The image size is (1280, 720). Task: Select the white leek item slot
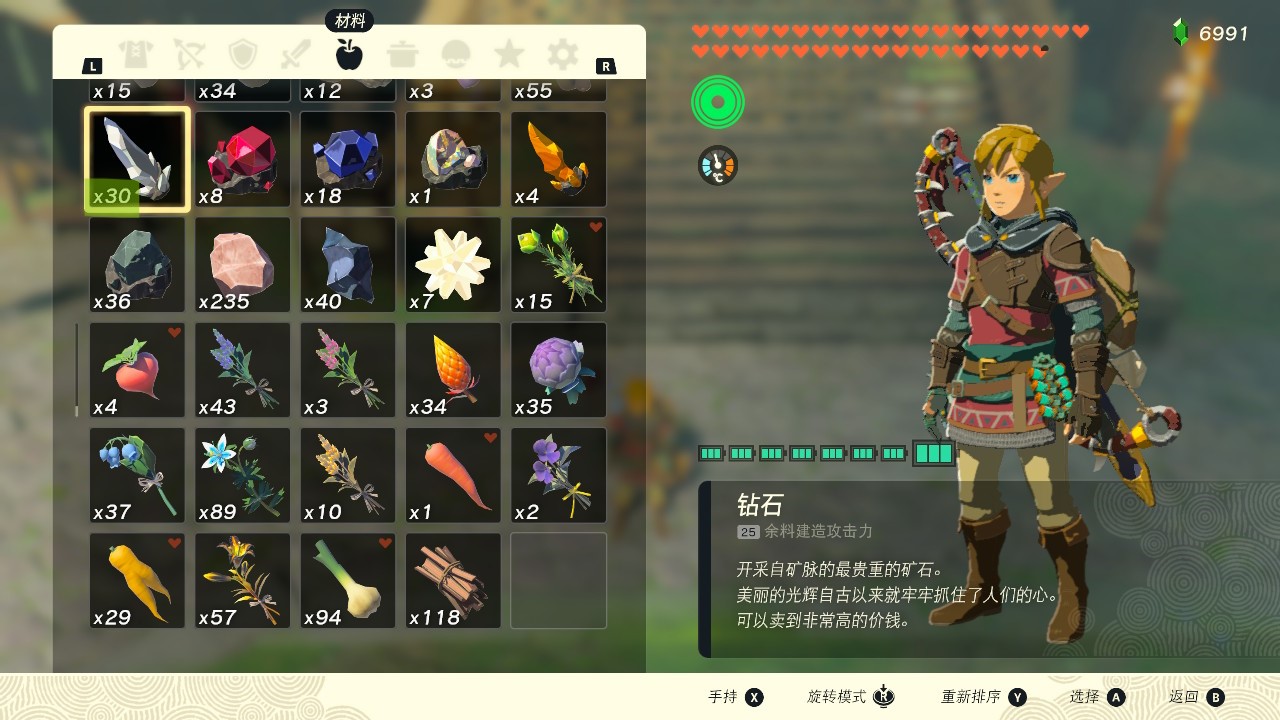pos(348,581)
